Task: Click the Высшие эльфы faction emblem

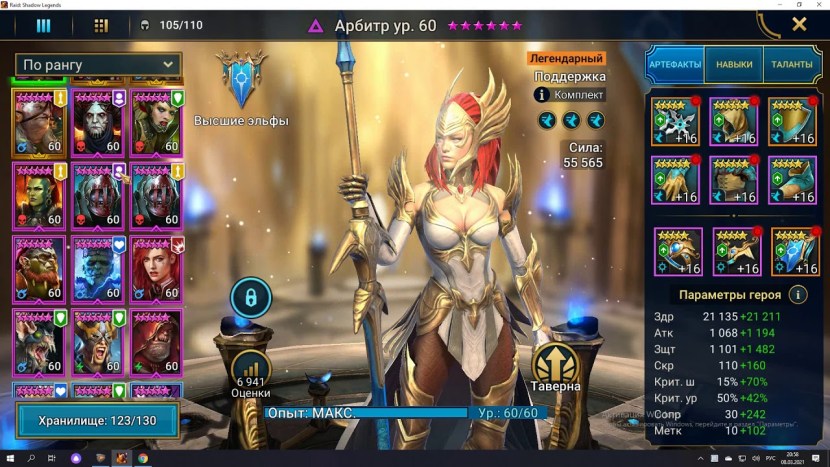Action: pyautogui.click(x=241, y=82)
